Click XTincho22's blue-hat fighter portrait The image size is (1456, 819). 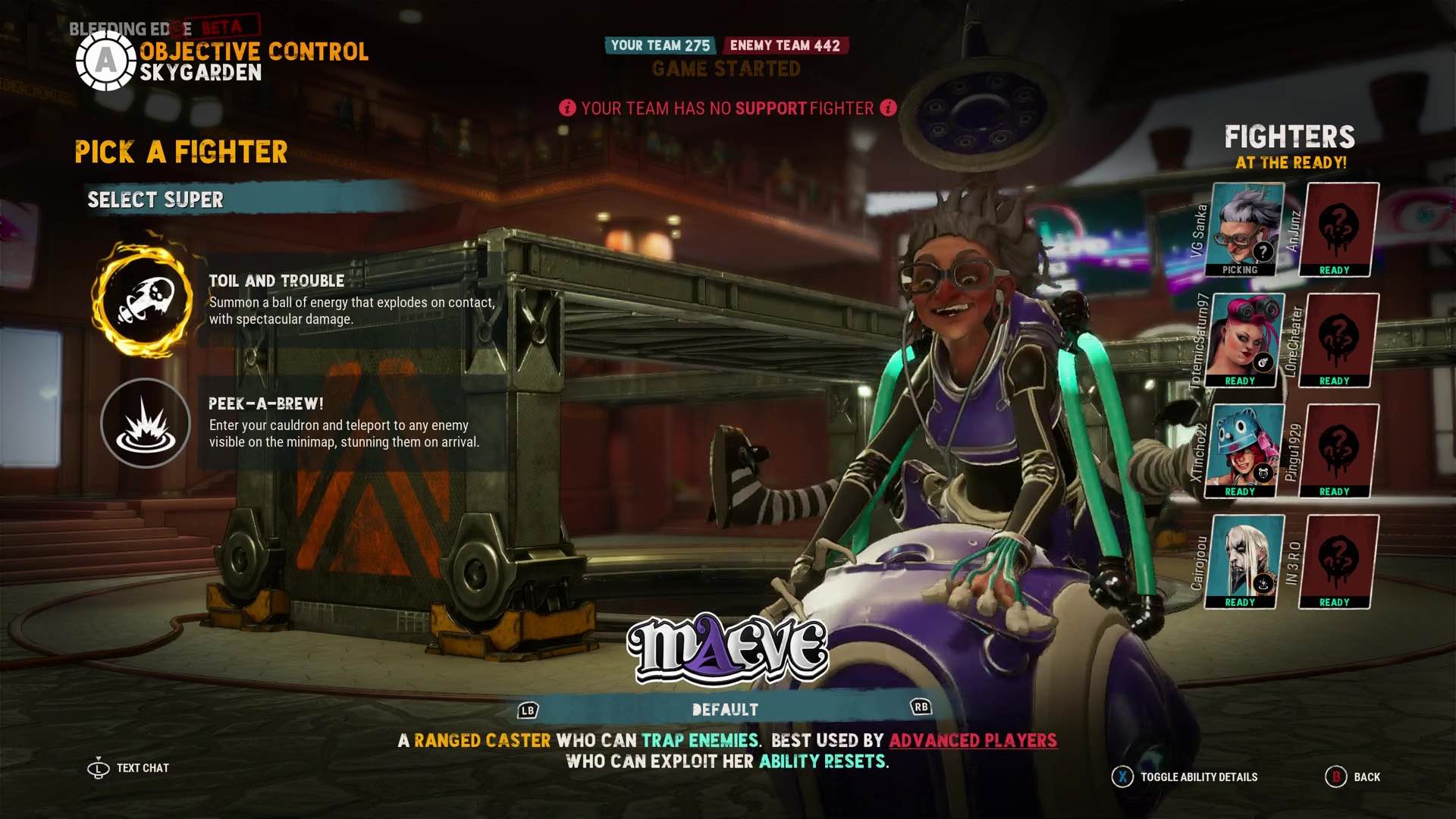1245,450
